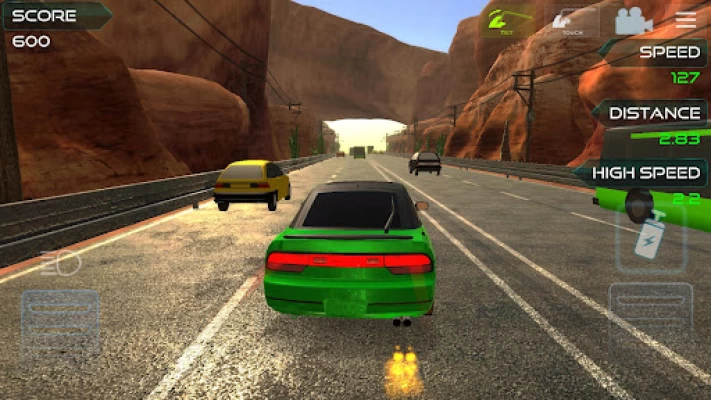Toggle the headlights icon

60,264
